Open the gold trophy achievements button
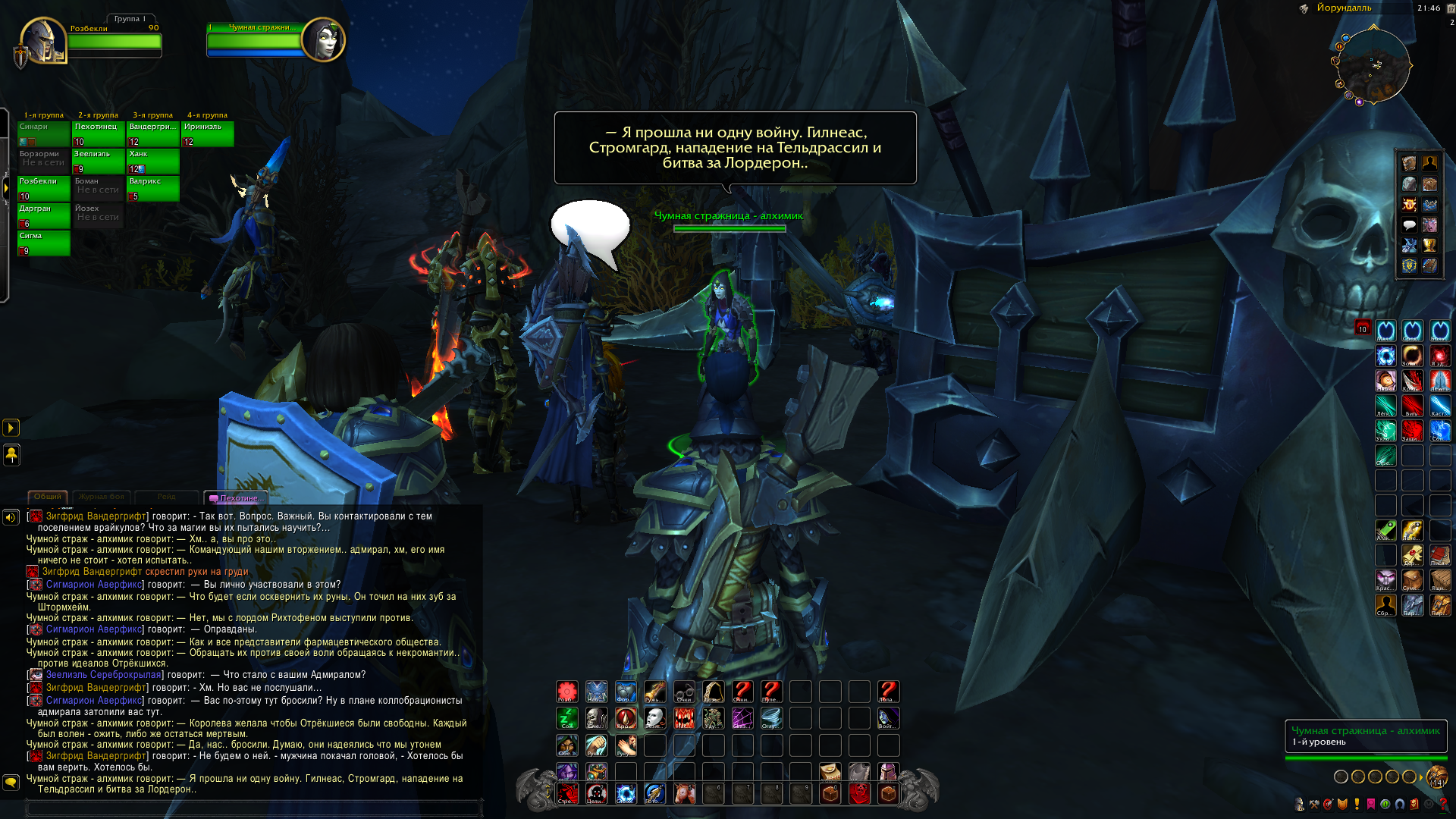This screenshot has width=1456, height=819. point(1429,246)
